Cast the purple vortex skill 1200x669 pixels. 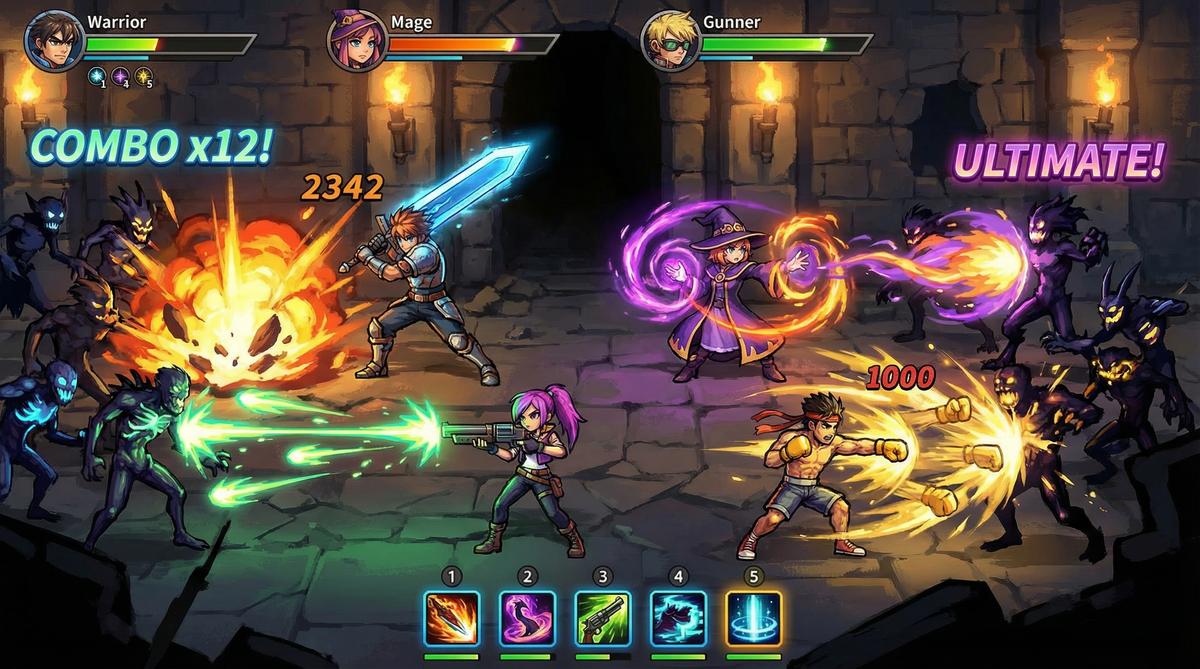tap(528, 618)
